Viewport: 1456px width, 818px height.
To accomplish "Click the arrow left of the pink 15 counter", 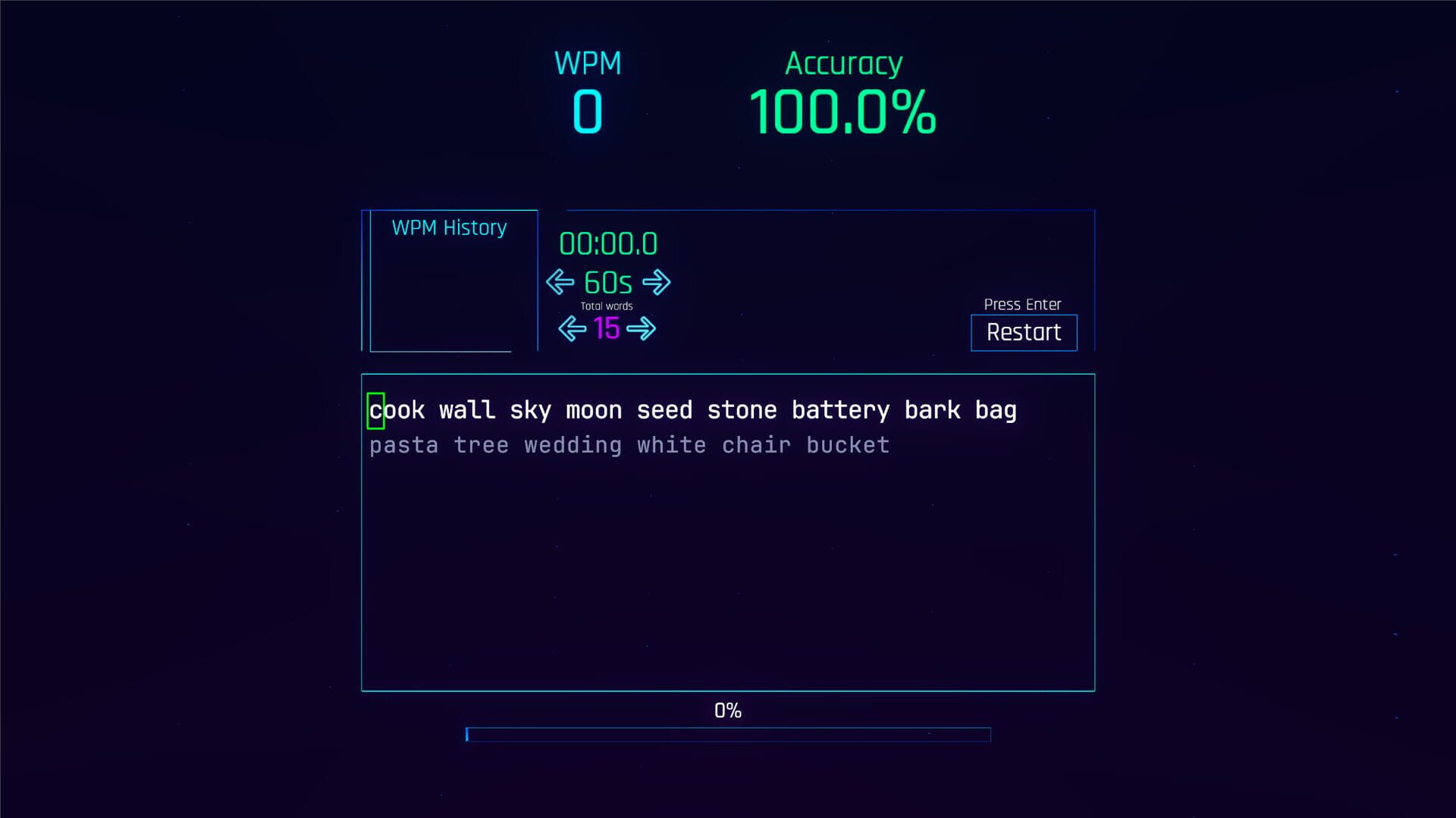I will 571,328.
